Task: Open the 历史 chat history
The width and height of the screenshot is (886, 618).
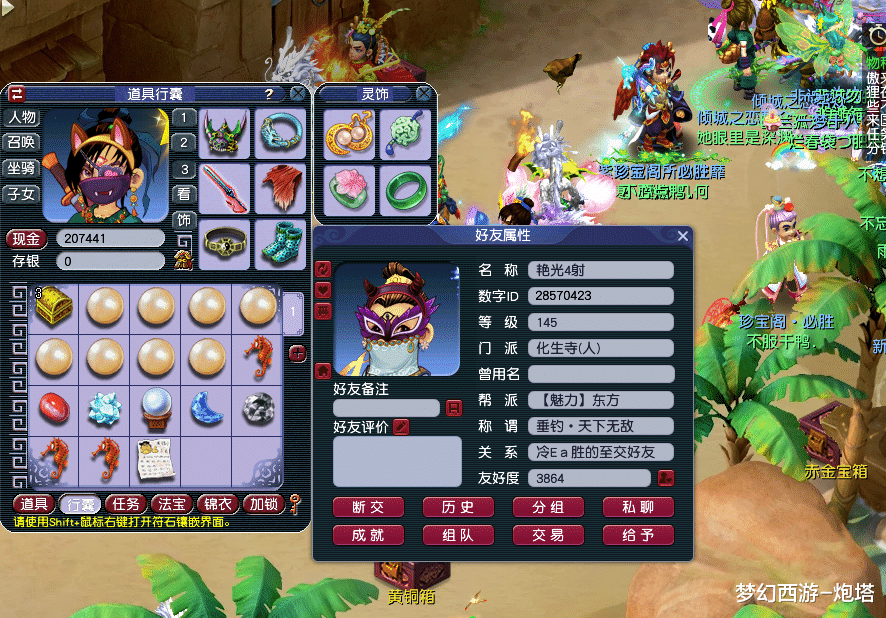Action: click(458, 507)
